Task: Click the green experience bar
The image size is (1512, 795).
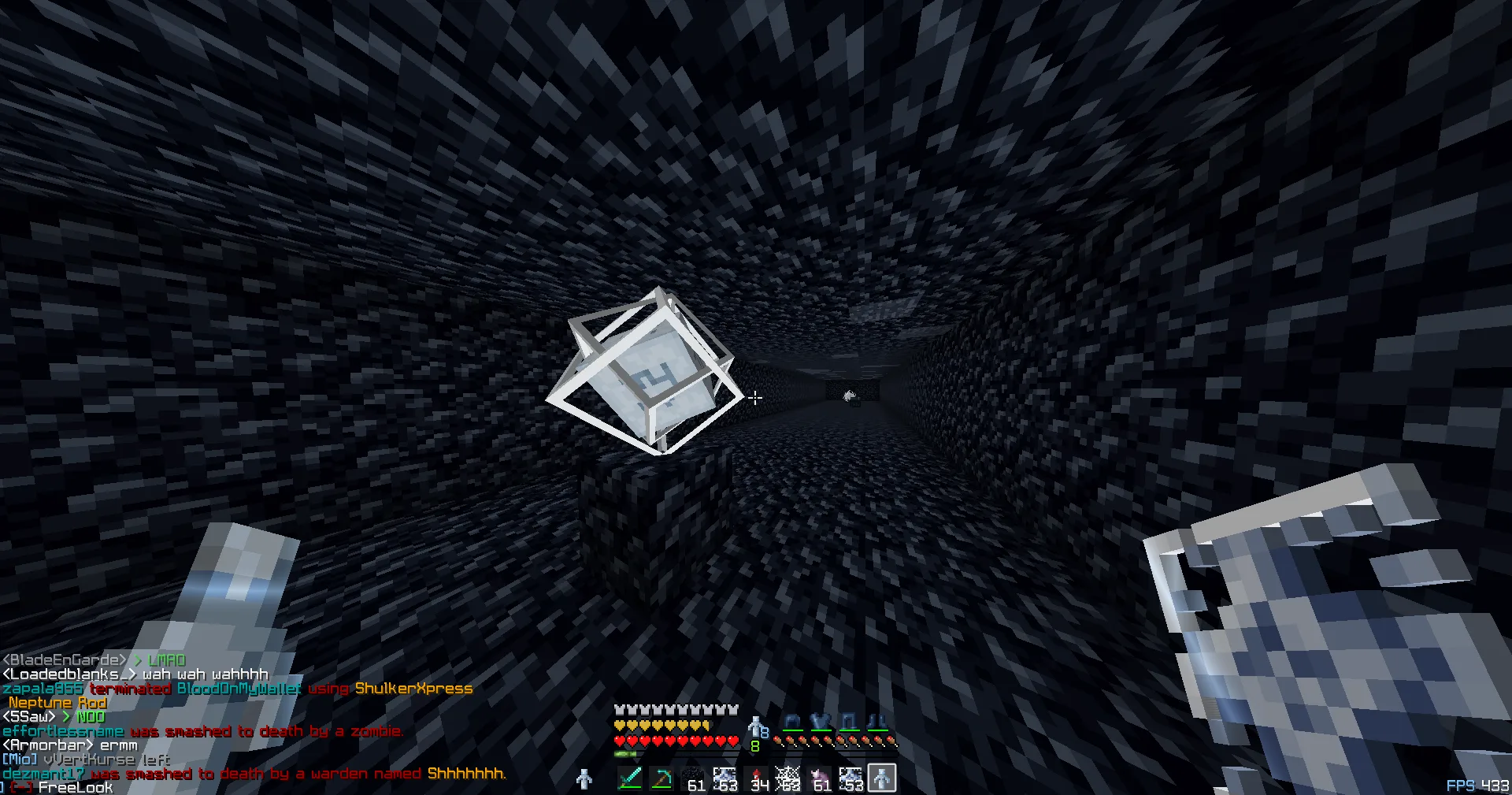Action: point(625,754)
